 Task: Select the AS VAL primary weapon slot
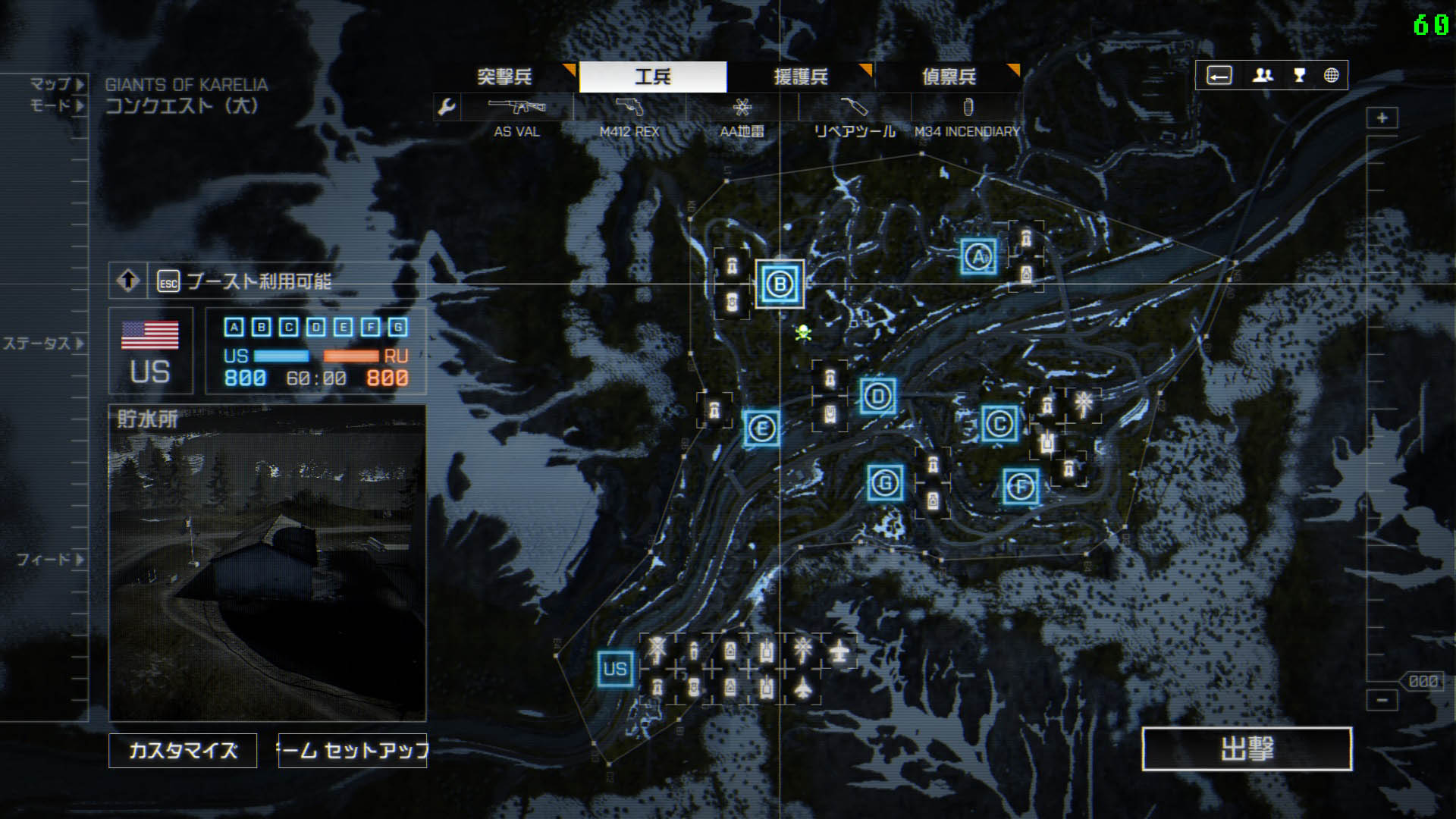pyautogui.click(x=517, y=108)
